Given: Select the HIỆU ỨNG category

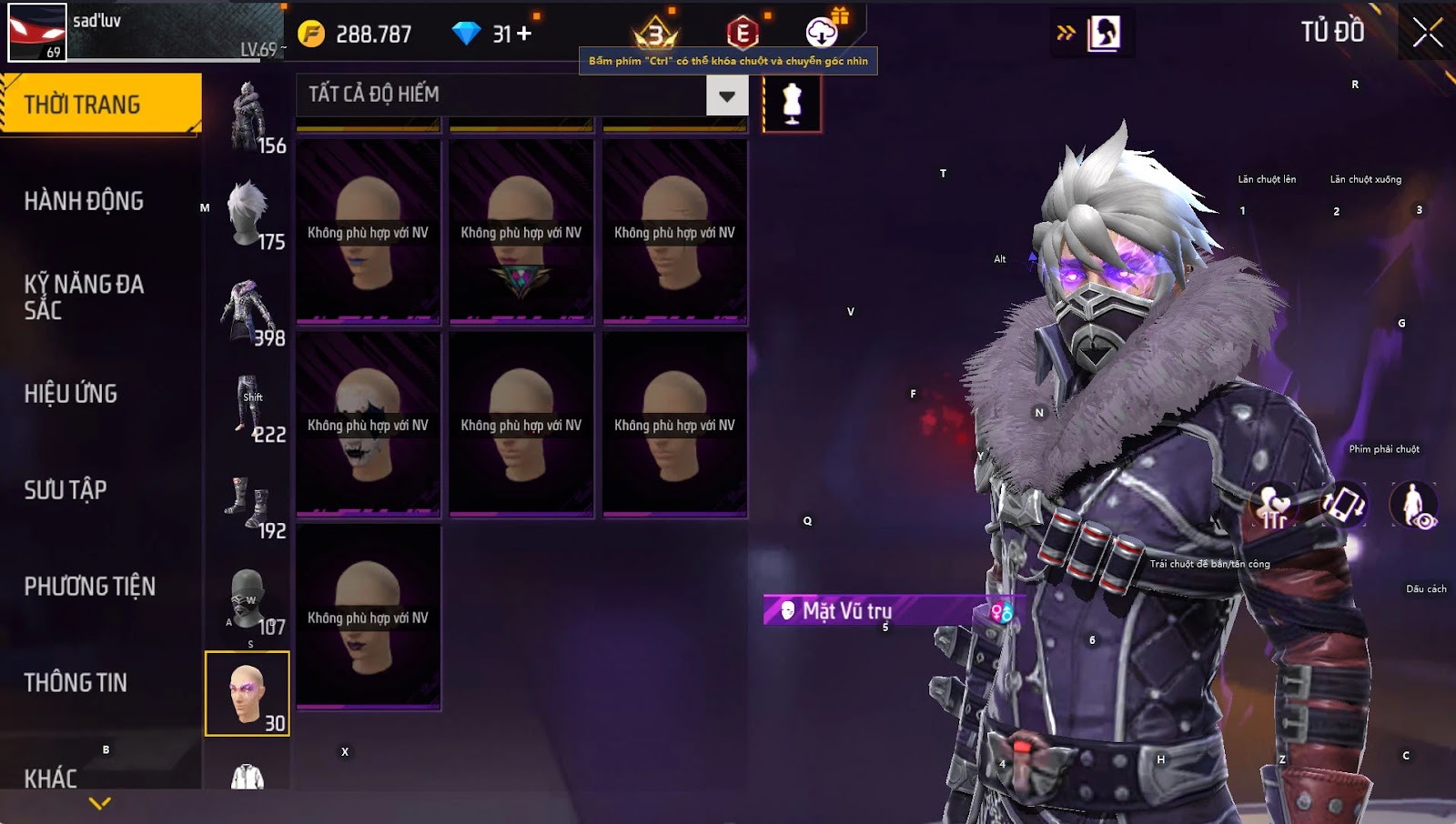Looking at the screenshot, I should 71,394.
